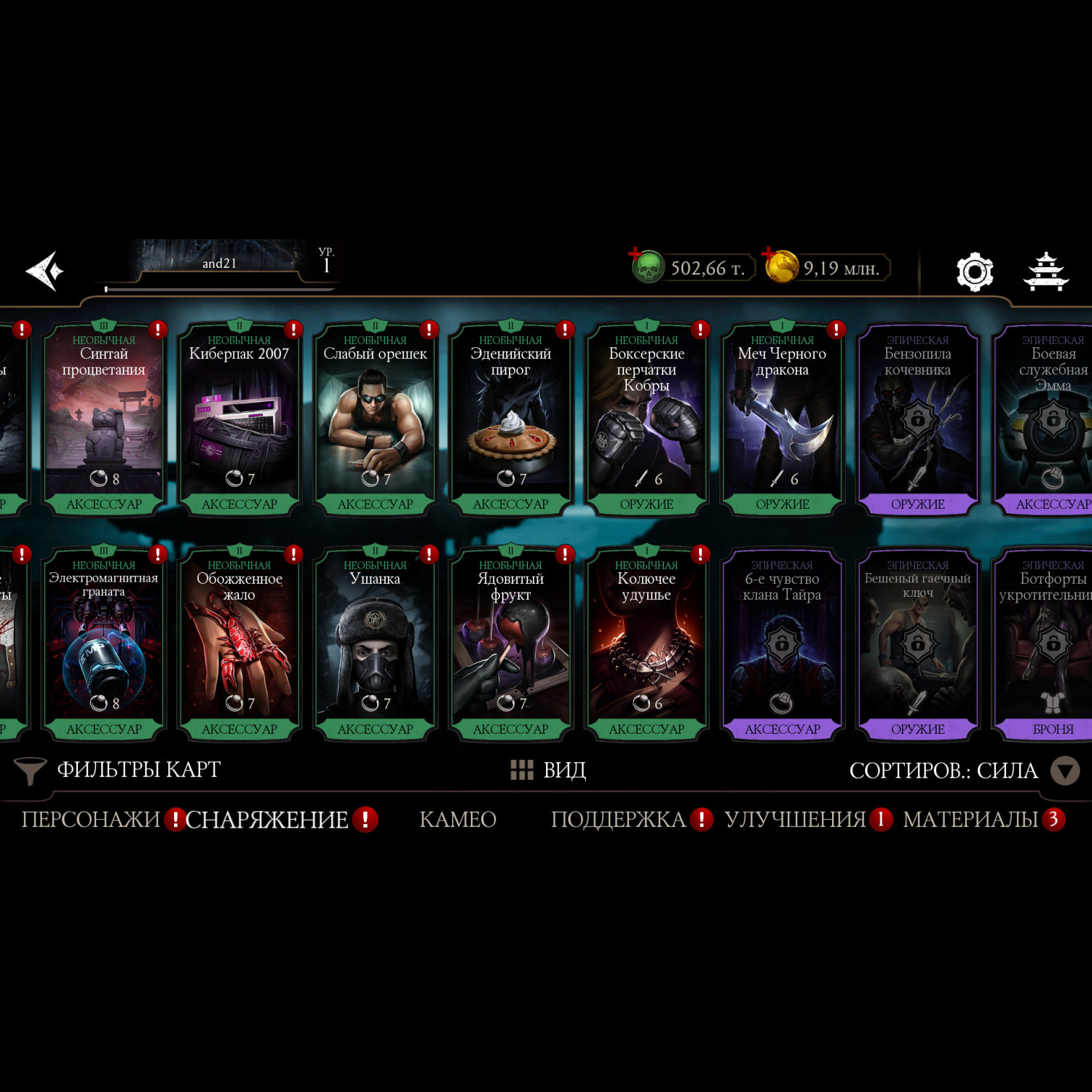Open the locked Бензопила кочевника card
This screenshot has height=1092, width=1092.
pyautogui.click(x=917, y=420)
